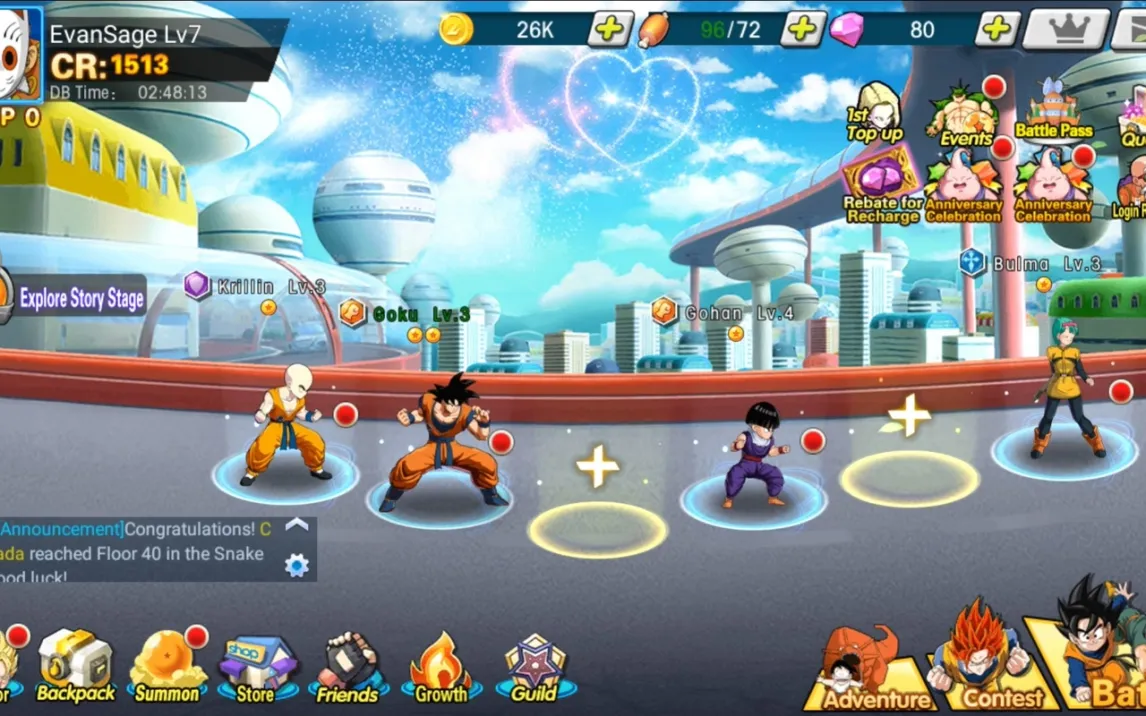
Task: Open the Backpack inventory
Action: 76,665
